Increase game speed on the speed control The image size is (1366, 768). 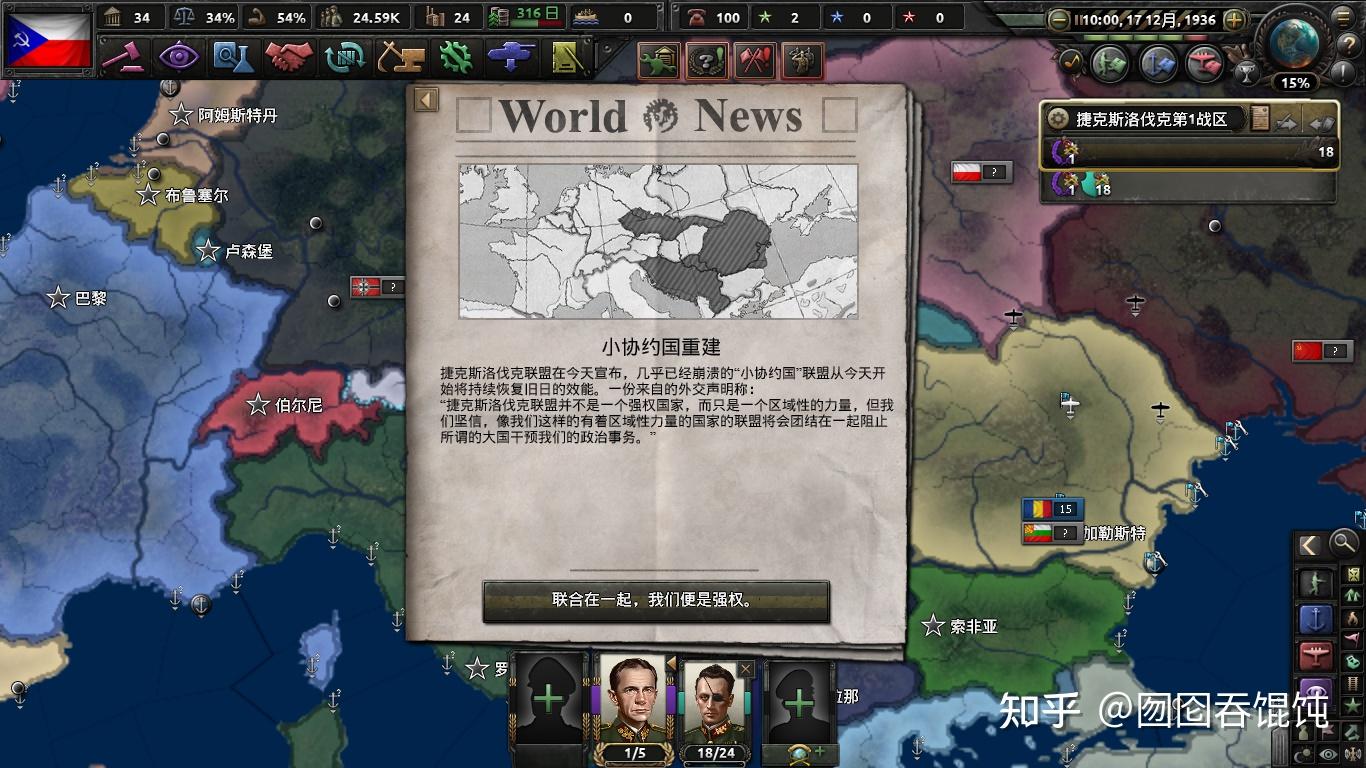click(x=1235, y=19)
